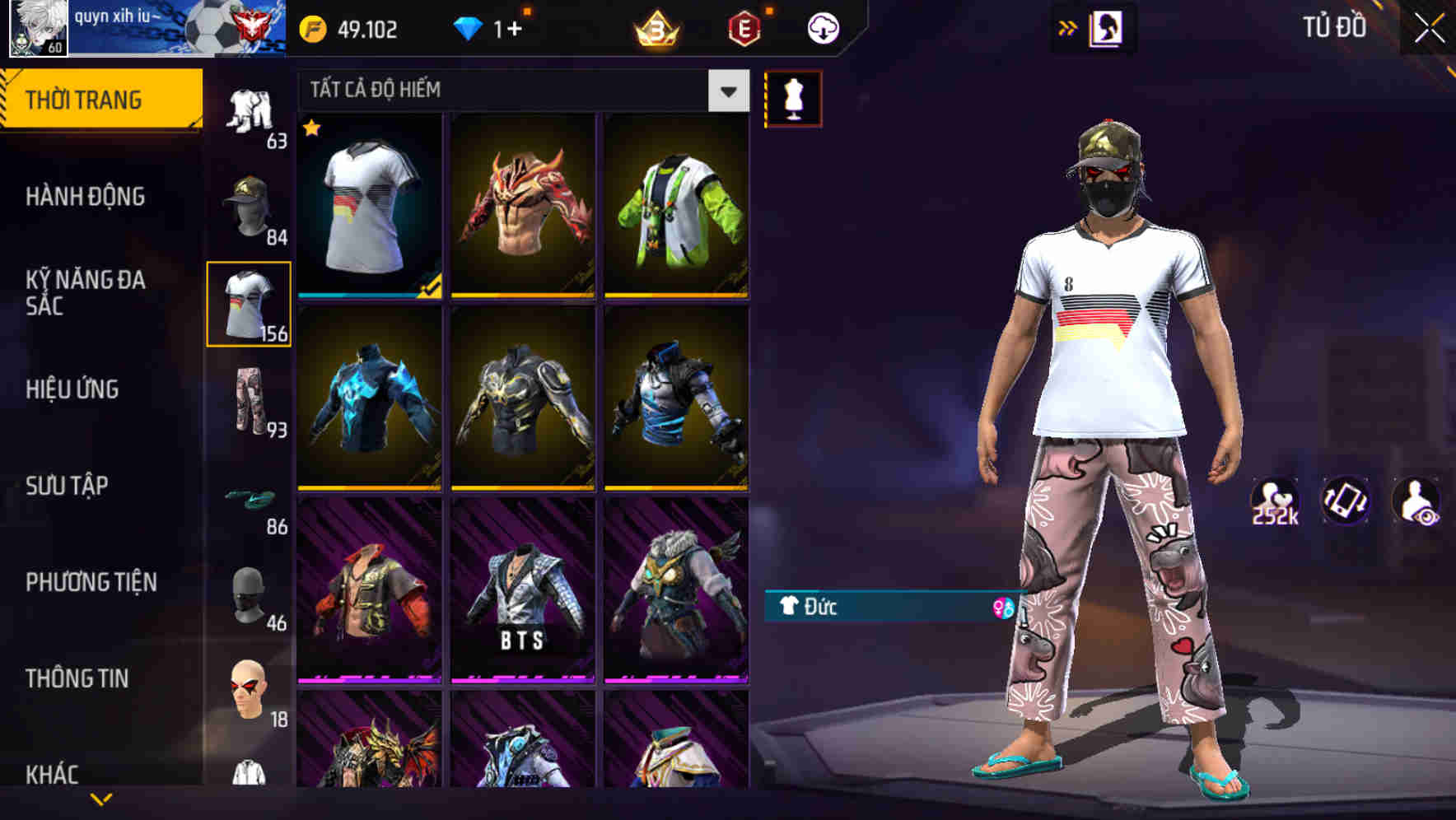Switch to the HÀNH ĐỘNG tab
This screenshot has width=1456, height=820.
pos(83,197)
